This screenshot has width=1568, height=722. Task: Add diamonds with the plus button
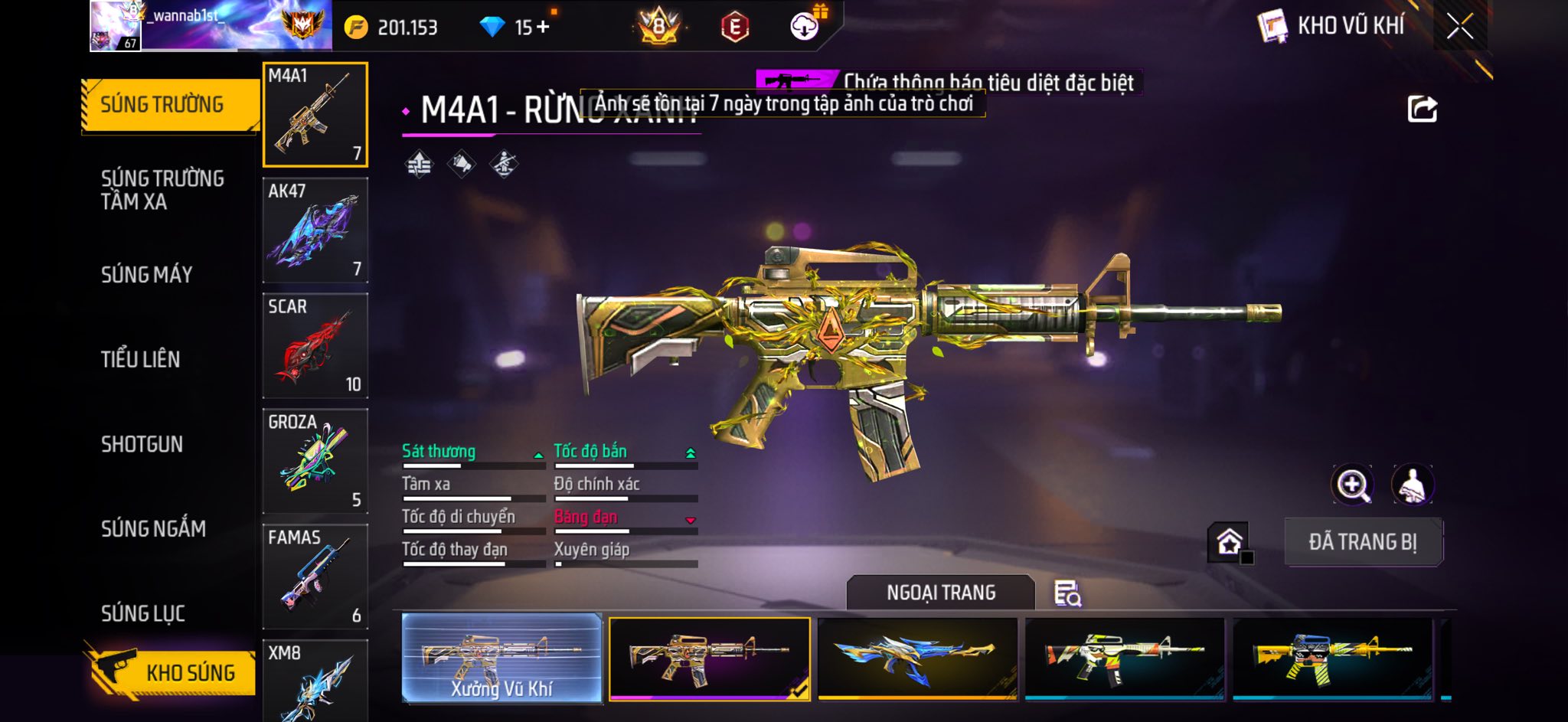click(x=543, y=28)
